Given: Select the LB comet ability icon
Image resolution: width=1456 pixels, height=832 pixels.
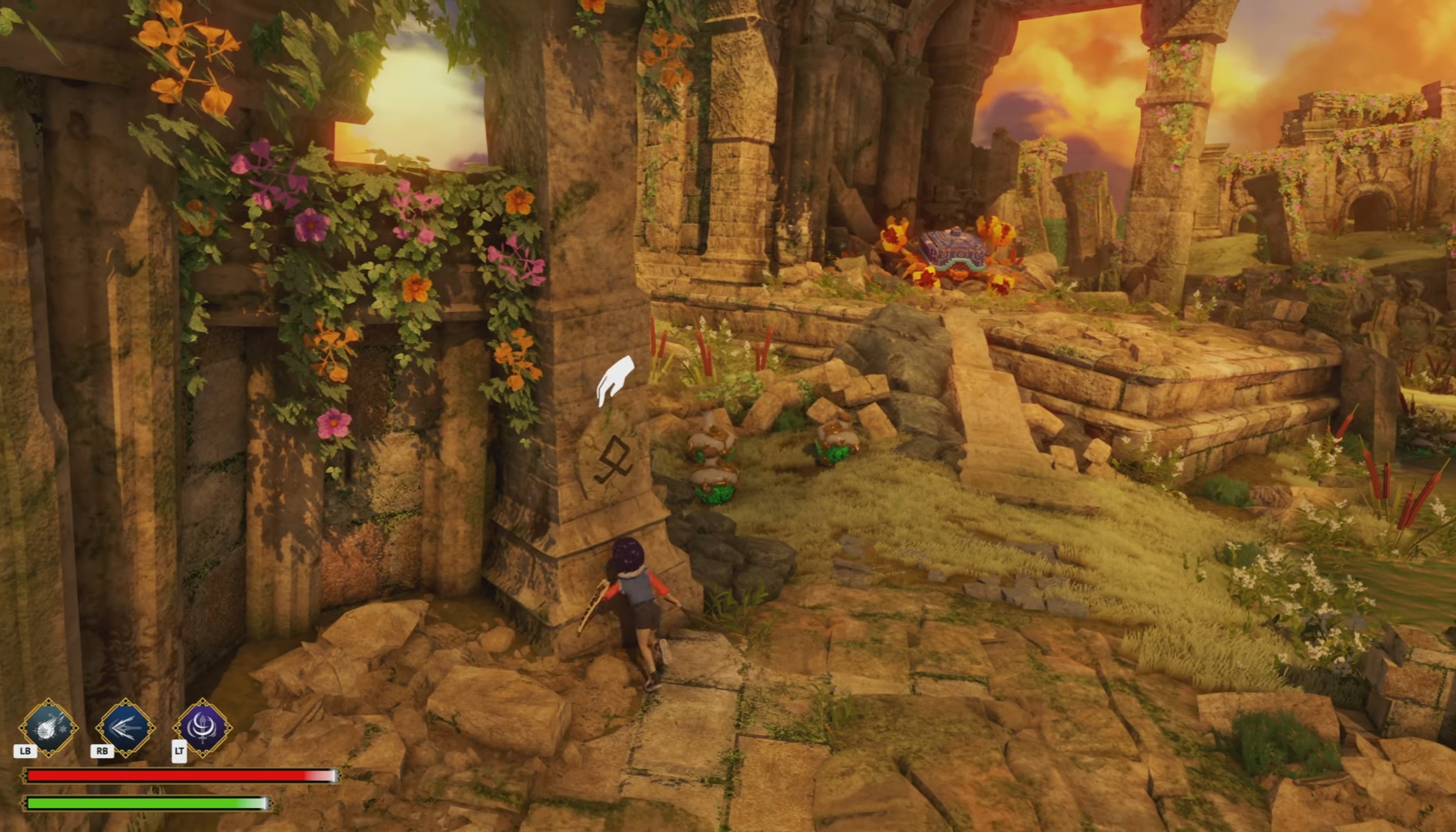Looking at the screenshot, I should tap(48, 727).
